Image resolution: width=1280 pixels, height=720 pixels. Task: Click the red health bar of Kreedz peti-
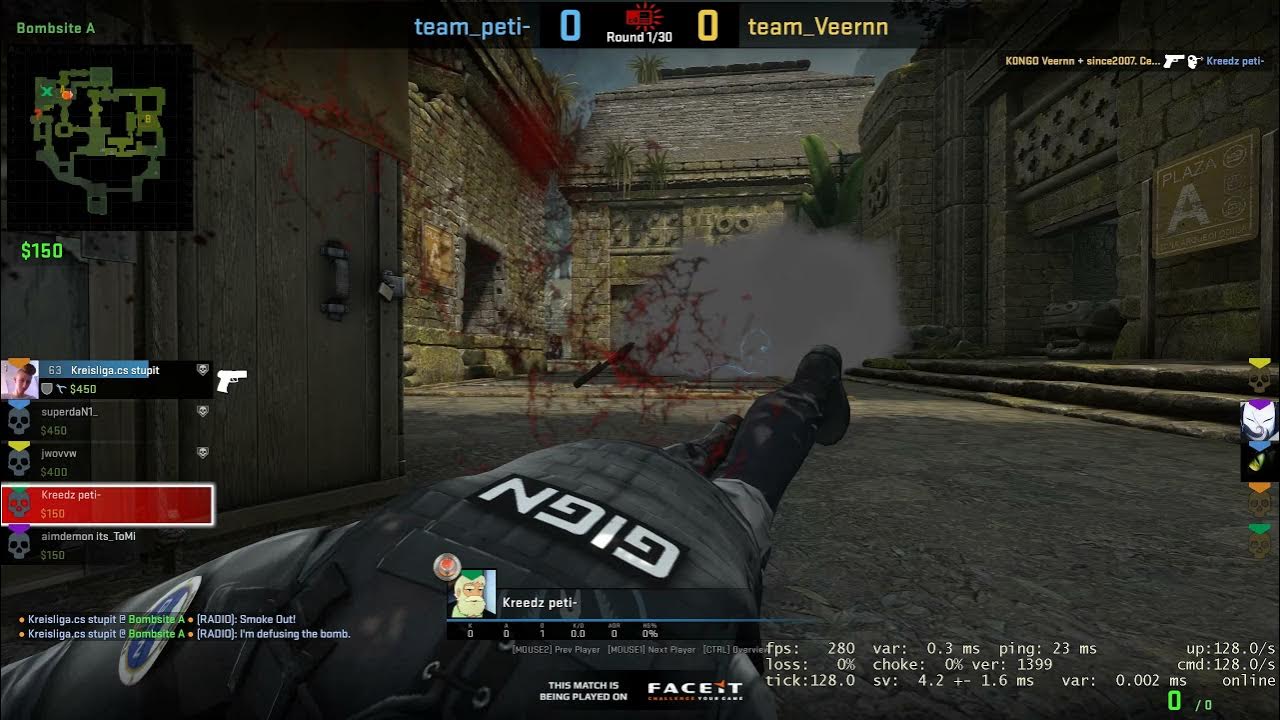pos(140,505)
